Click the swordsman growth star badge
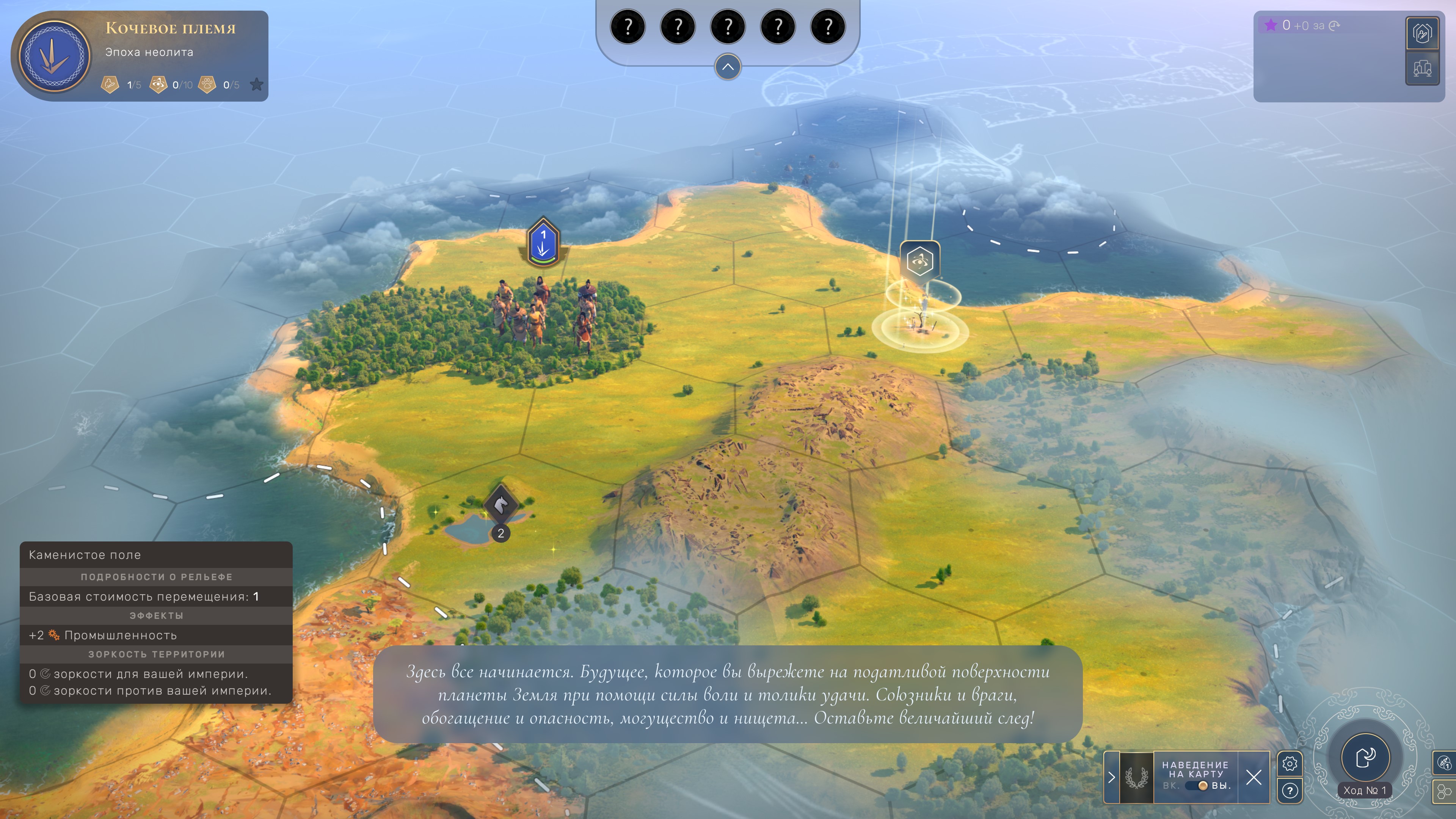Viewport: 1456px width, 819px height. 110,85
